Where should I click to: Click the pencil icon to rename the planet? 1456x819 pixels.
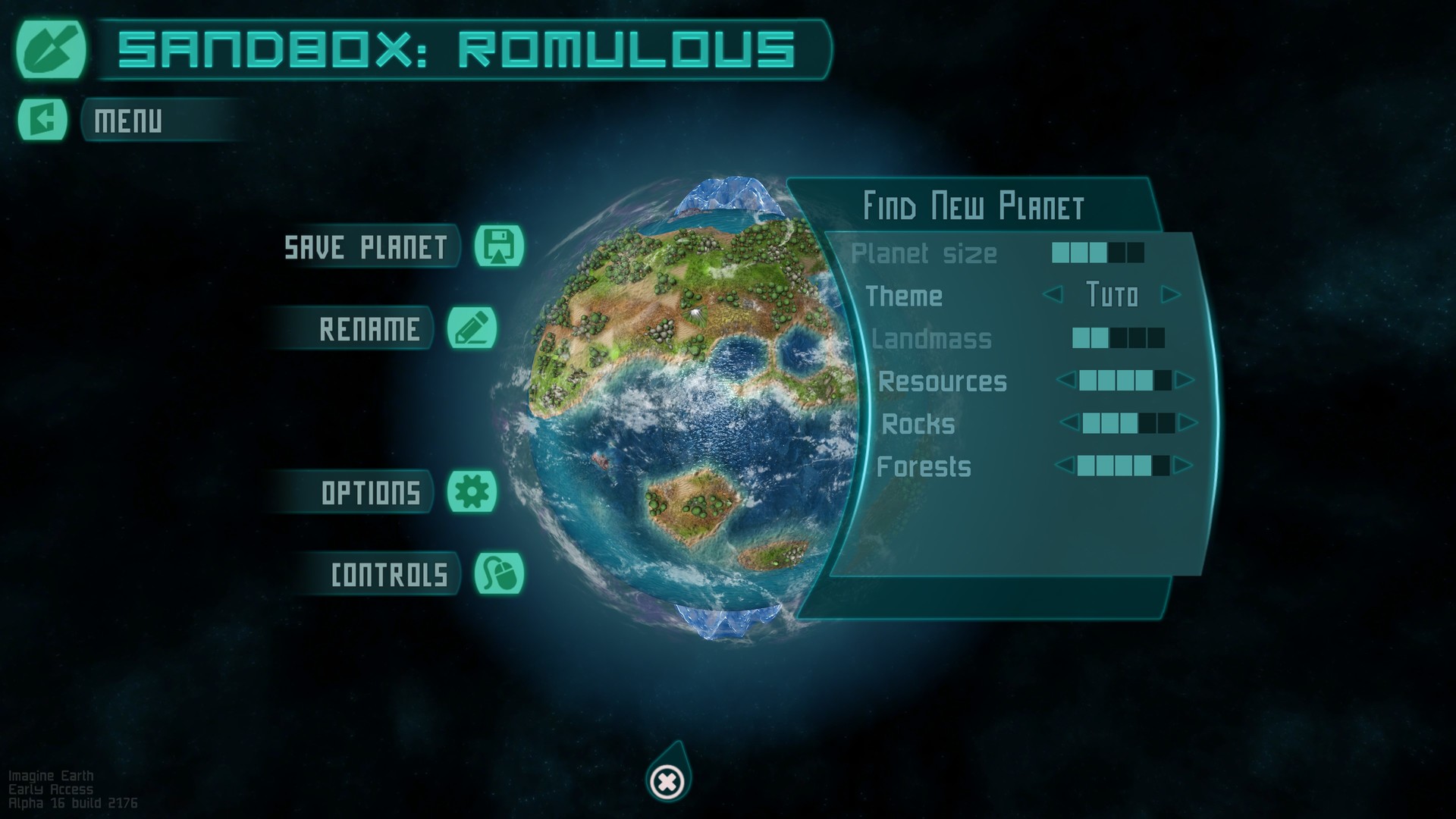(471, 329)
